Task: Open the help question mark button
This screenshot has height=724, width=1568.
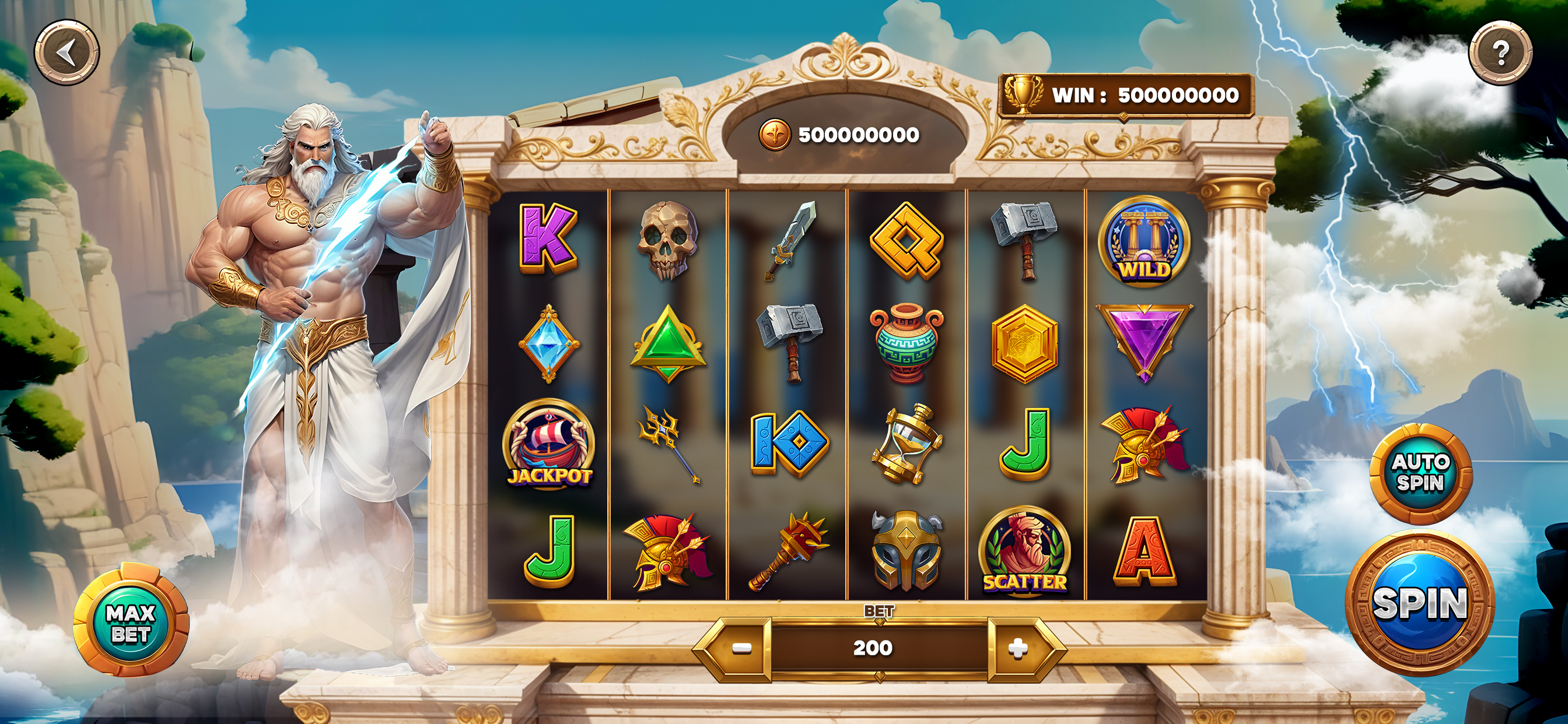Action: pos(1500,53)
